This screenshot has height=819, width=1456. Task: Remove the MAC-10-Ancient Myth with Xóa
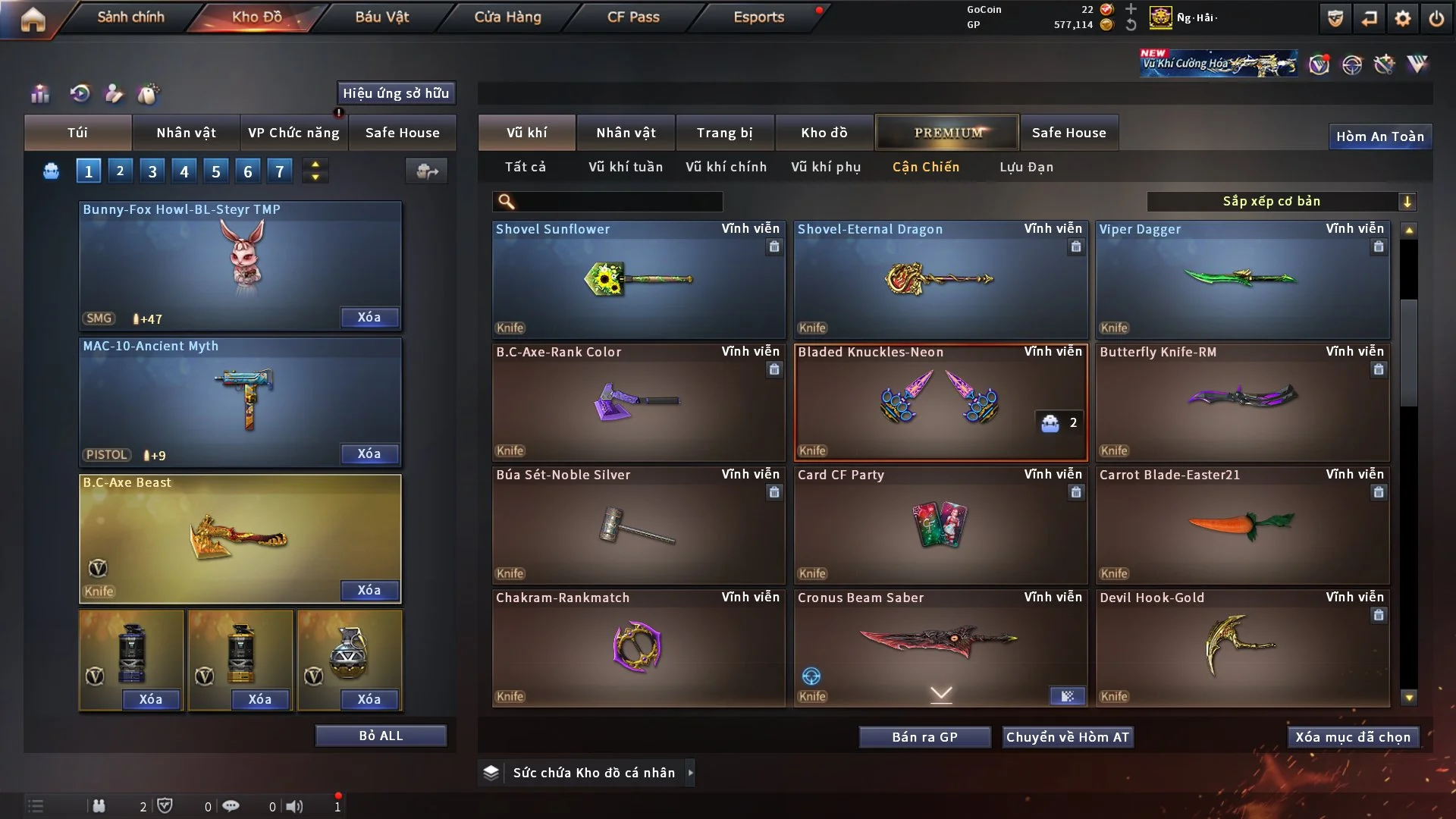click(x=369, y=453)
